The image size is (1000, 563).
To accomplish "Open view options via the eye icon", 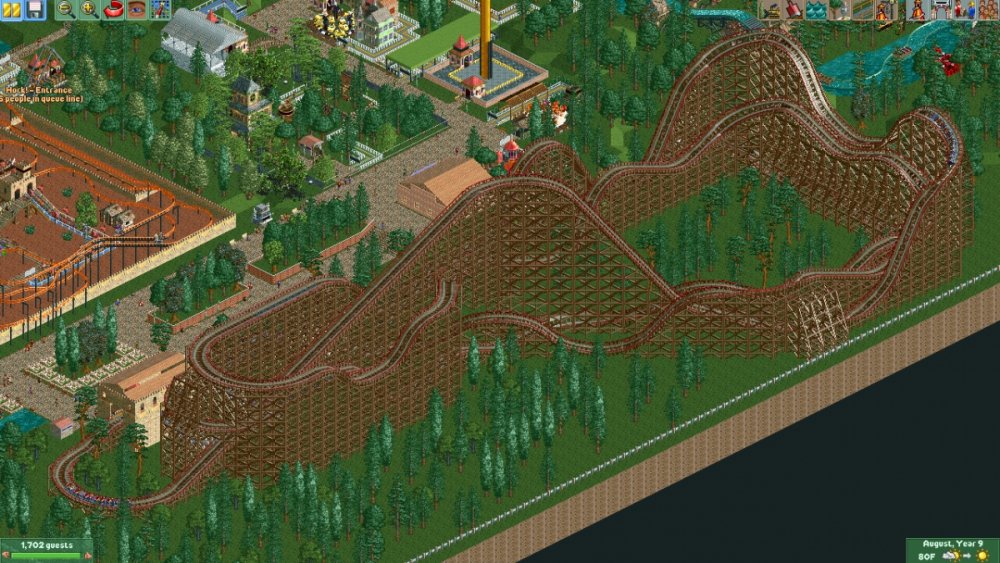I will (x=135, y=10).
